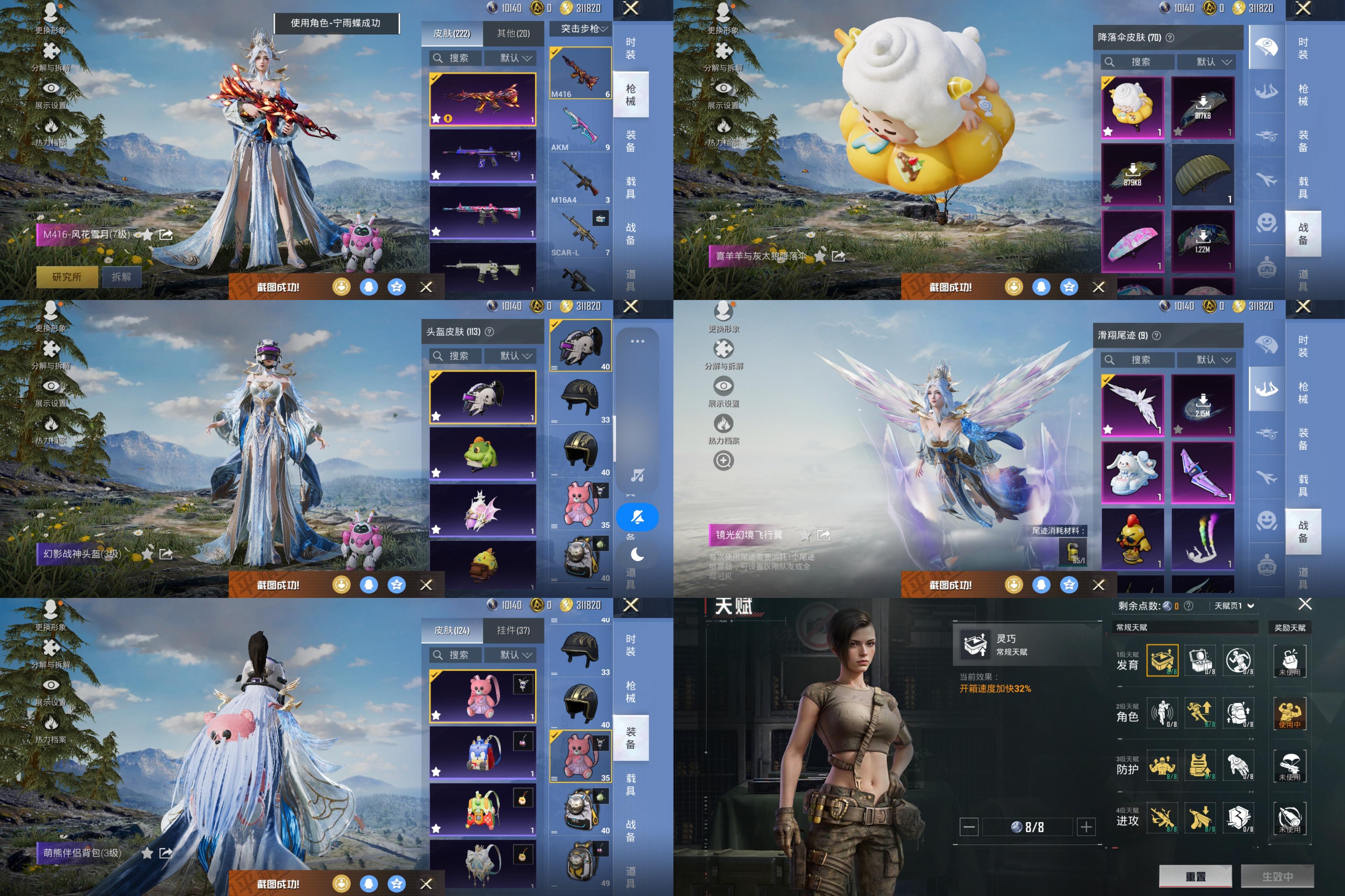Tap the 拆解 dismantle button
Screen dimensions: 1345x896
point(121,277)
